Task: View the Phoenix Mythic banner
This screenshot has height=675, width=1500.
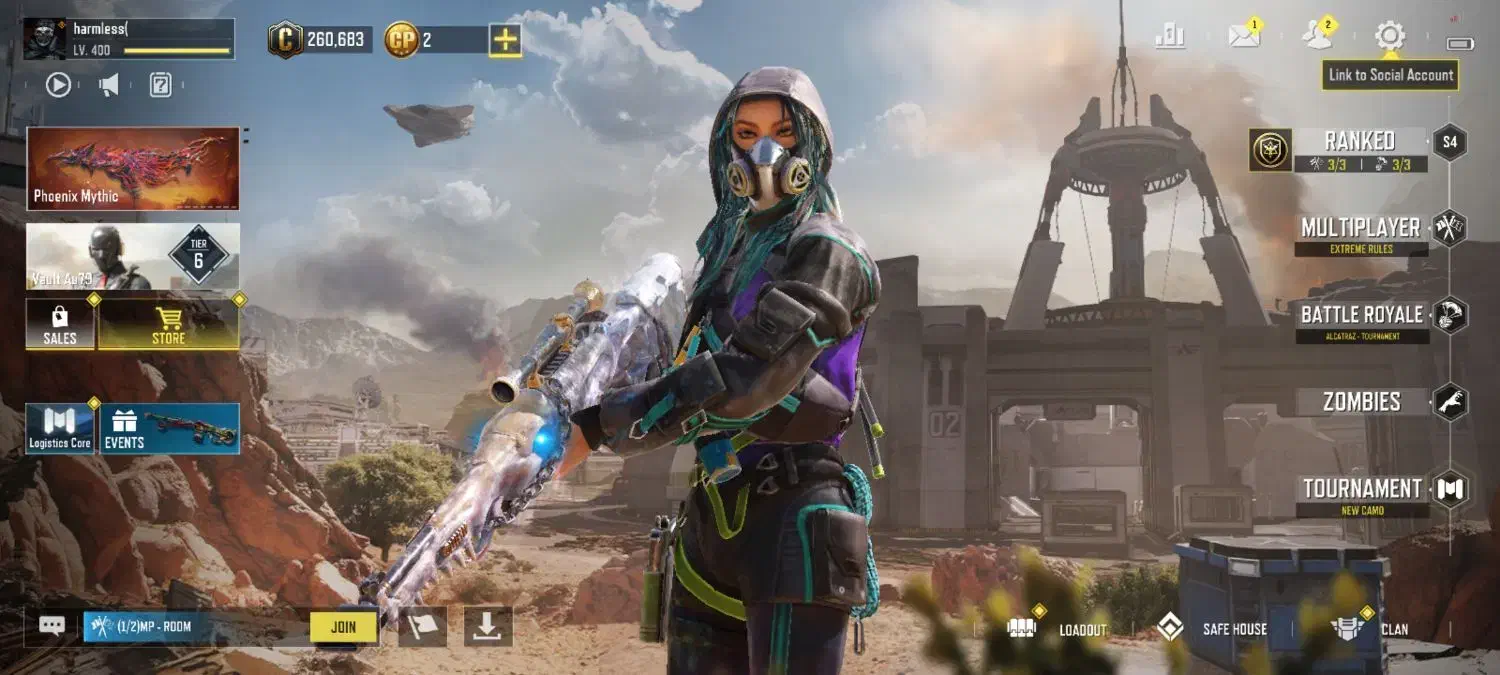Action: click(133, 168)
